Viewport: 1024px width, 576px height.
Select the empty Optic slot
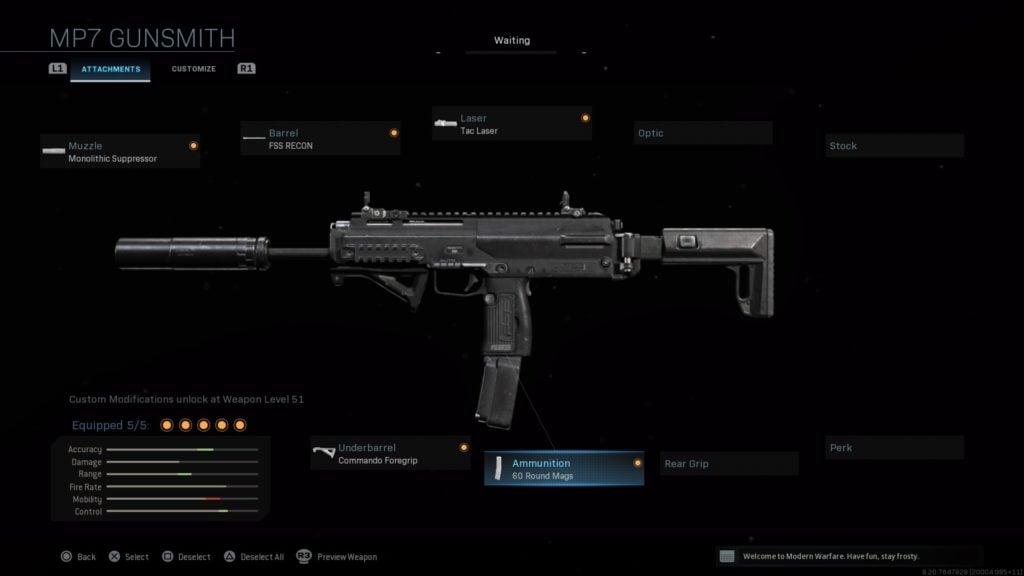tap(703, 133)
